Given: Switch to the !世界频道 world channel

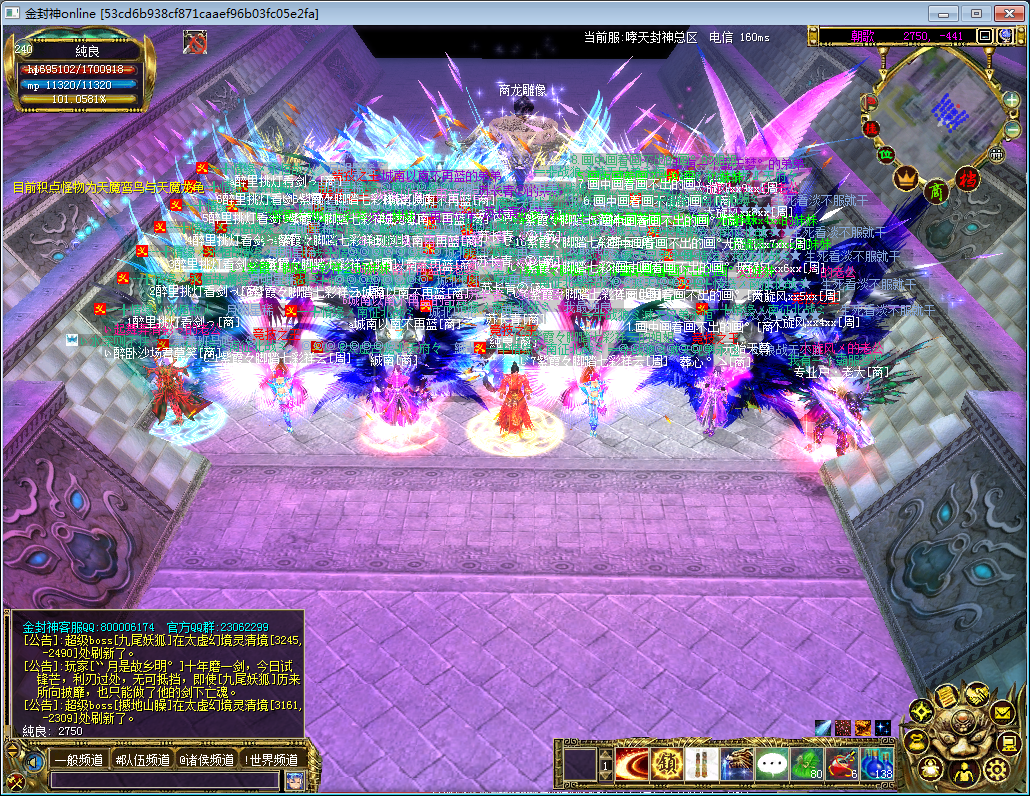Looking at the screenshot, I should 271,760.
